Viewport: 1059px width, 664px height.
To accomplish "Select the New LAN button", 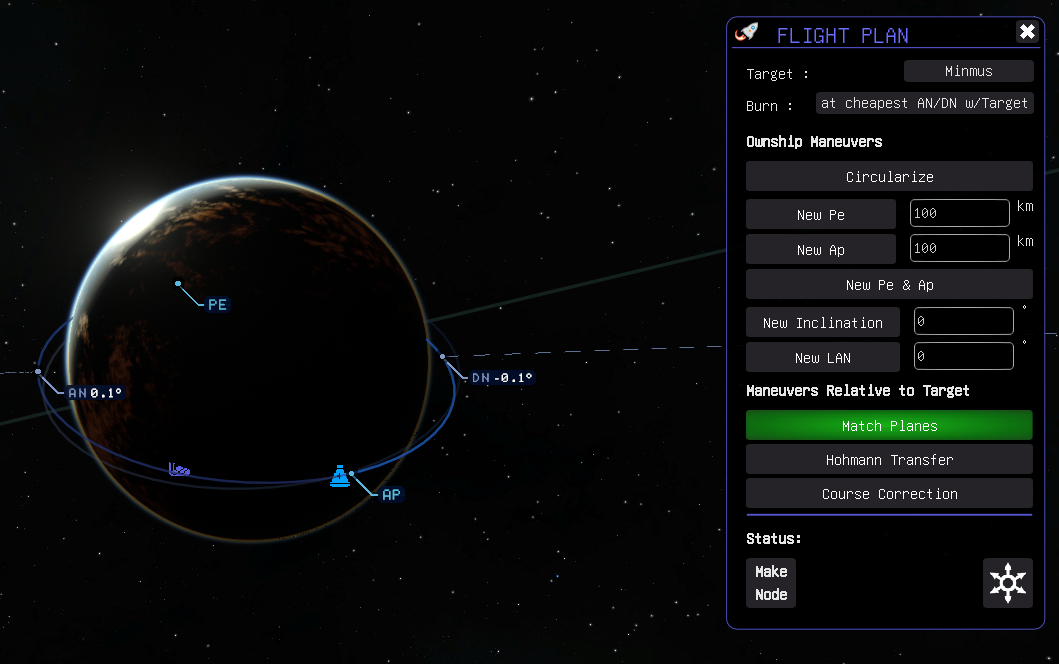I will pos(822,357).
